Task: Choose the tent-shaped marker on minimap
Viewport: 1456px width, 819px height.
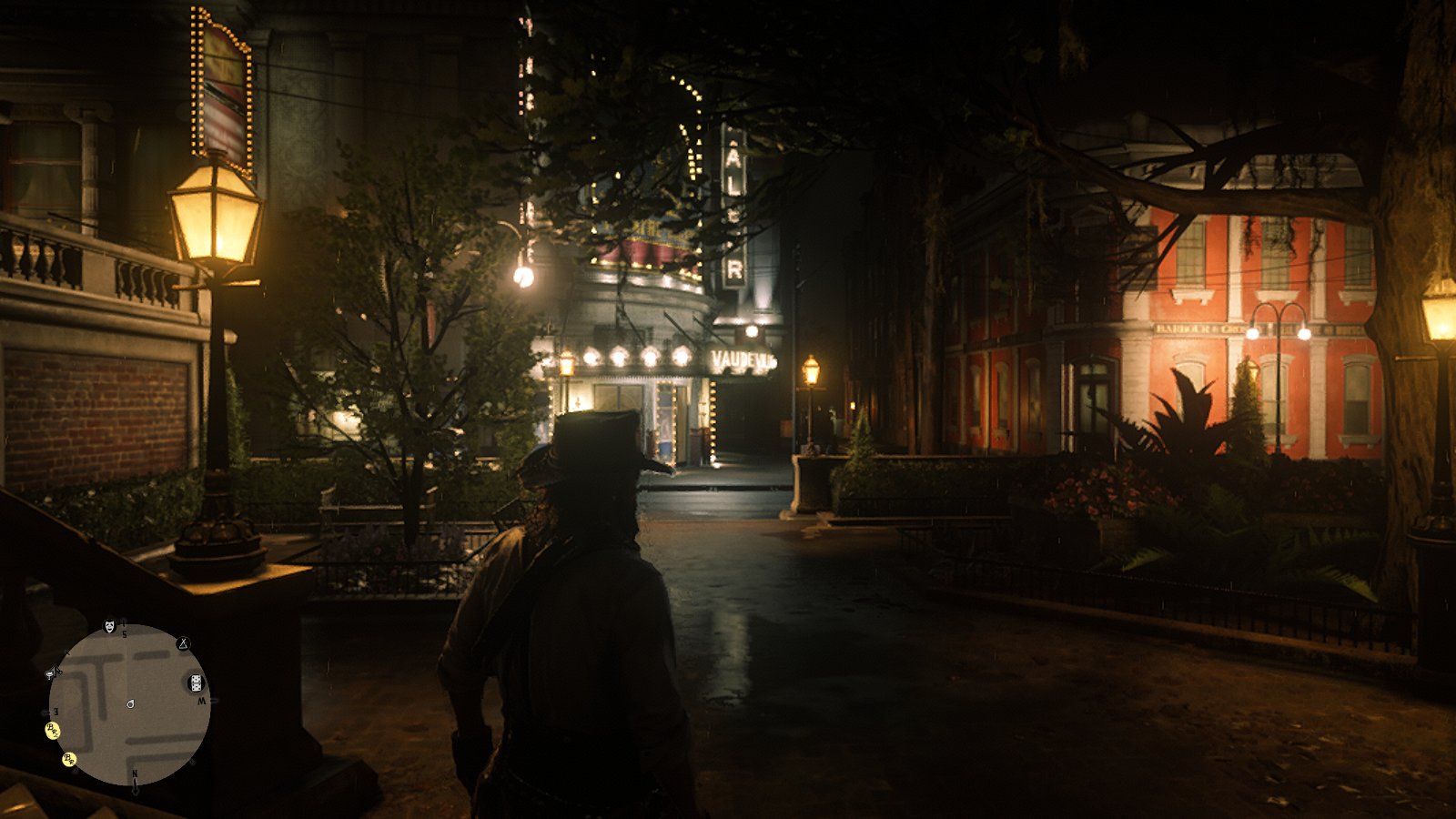Action: click(183, 643)
